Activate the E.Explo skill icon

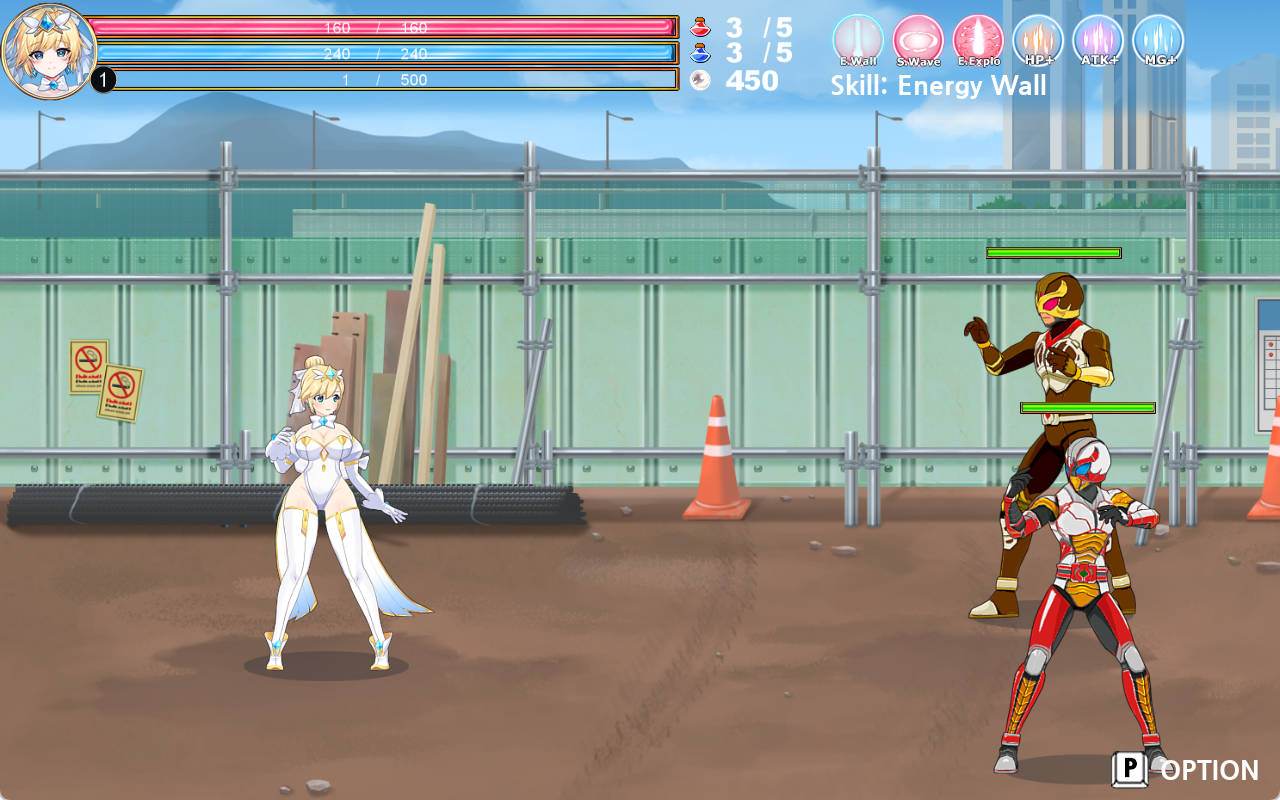[978, 40]
